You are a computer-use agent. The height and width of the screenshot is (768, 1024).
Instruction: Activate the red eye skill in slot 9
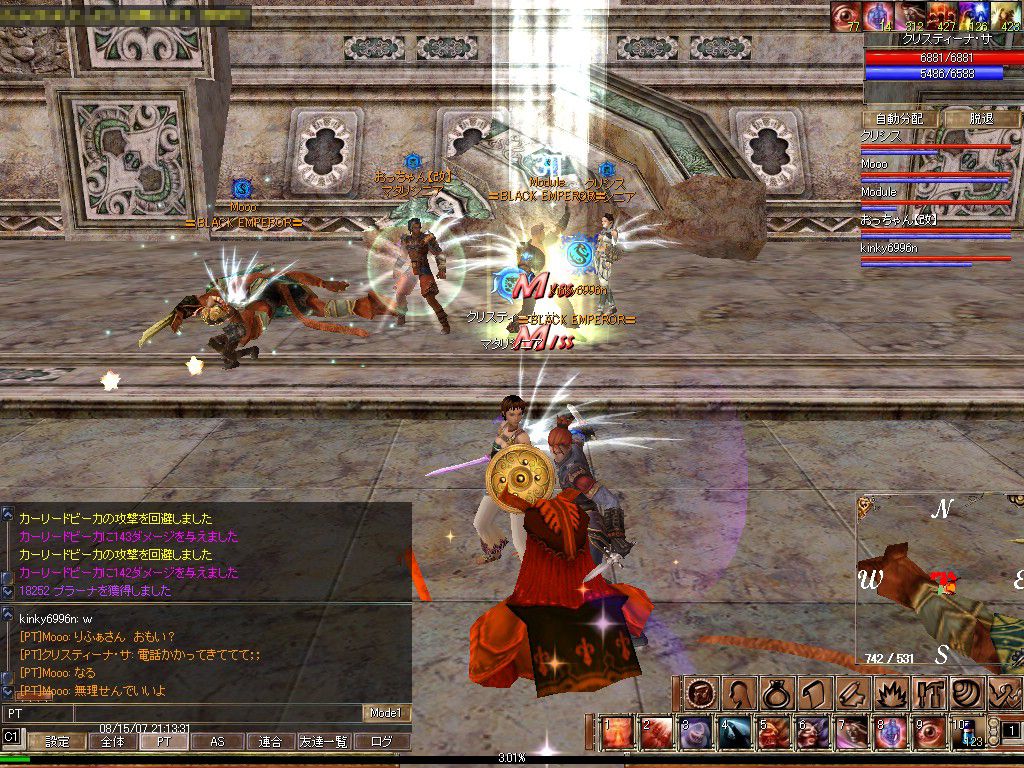click(x=930, y=733)
